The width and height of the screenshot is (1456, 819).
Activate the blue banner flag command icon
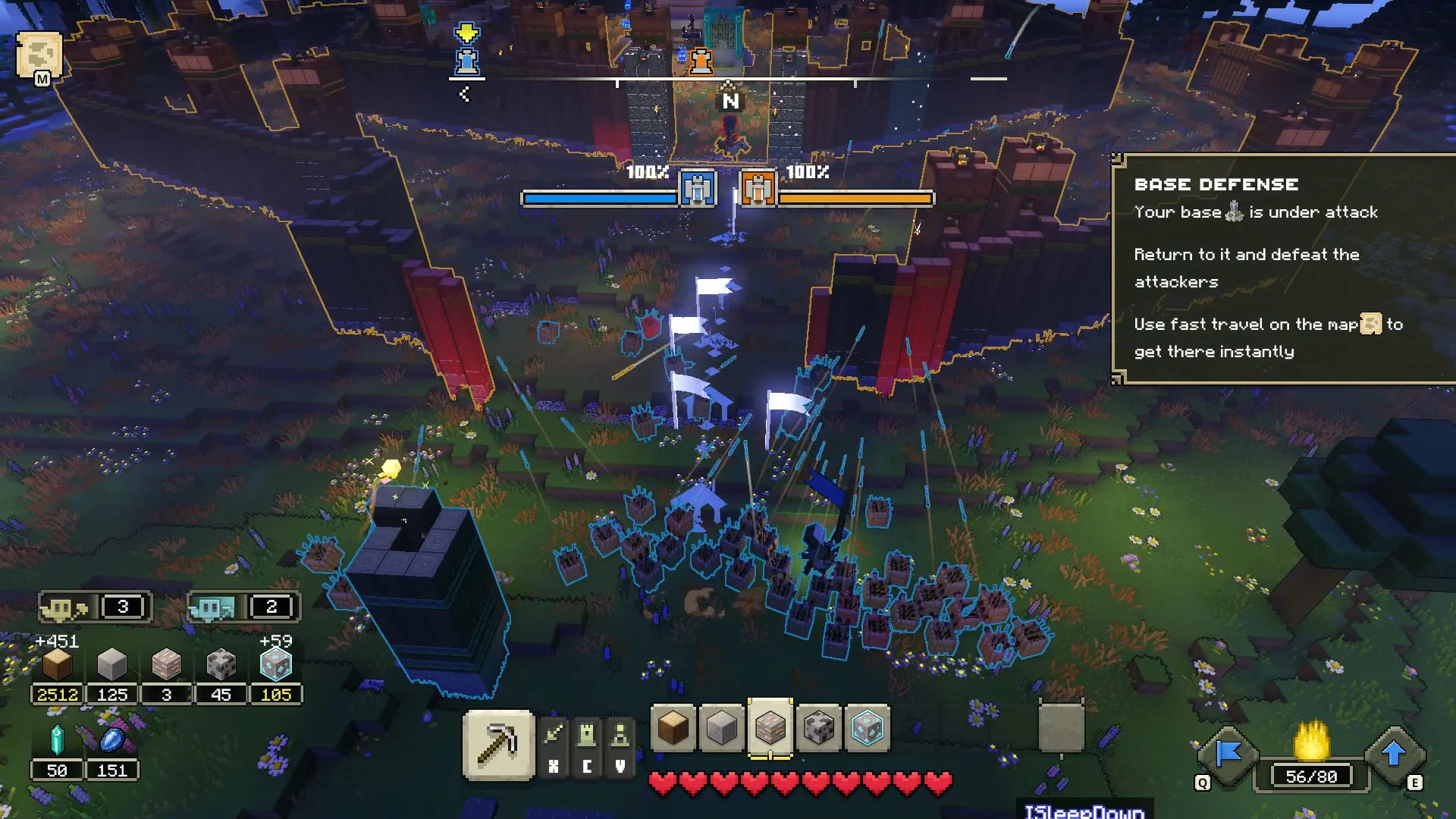pyautogui.click(x=1228, y=755)
